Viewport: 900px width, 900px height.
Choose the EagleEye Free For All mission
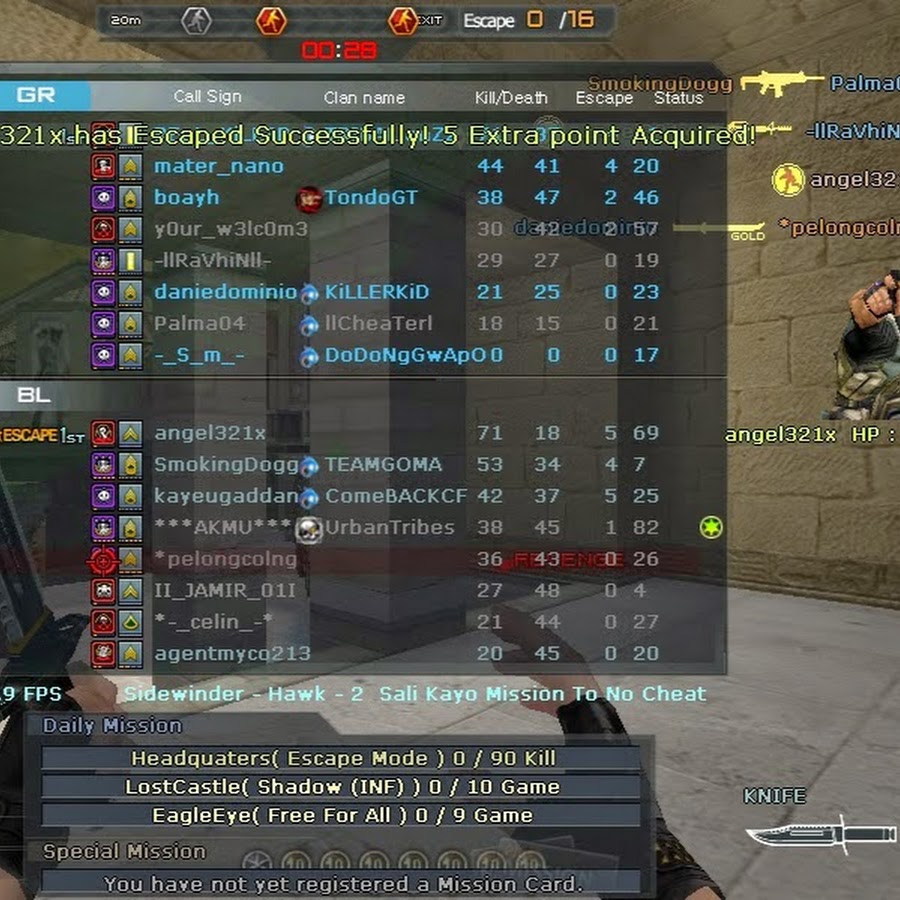tap(342, 816)
